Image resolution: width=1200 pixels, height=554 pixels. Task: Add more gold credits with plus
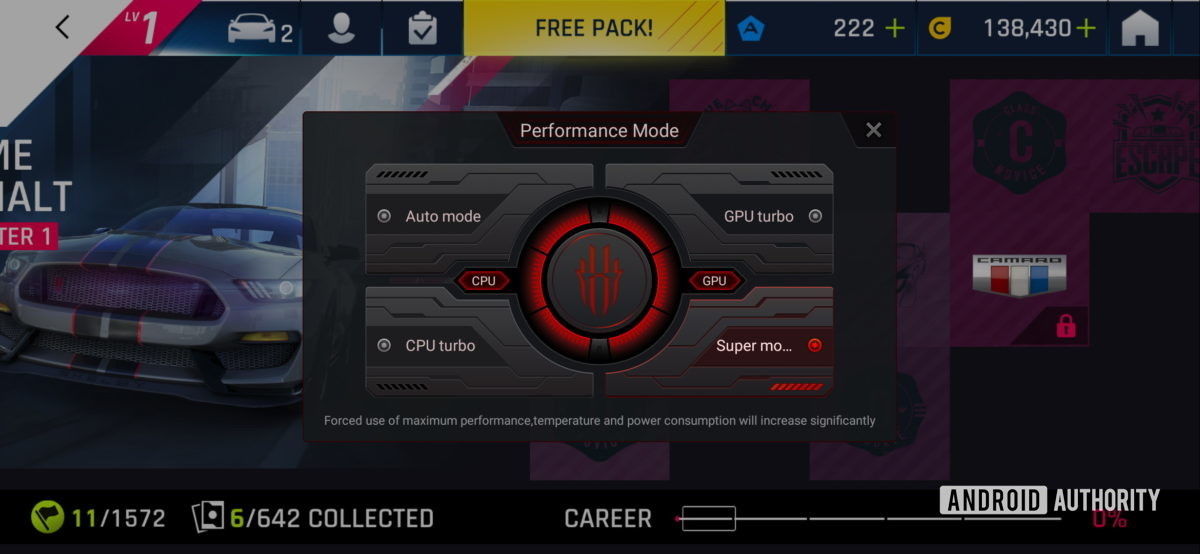1086,28
